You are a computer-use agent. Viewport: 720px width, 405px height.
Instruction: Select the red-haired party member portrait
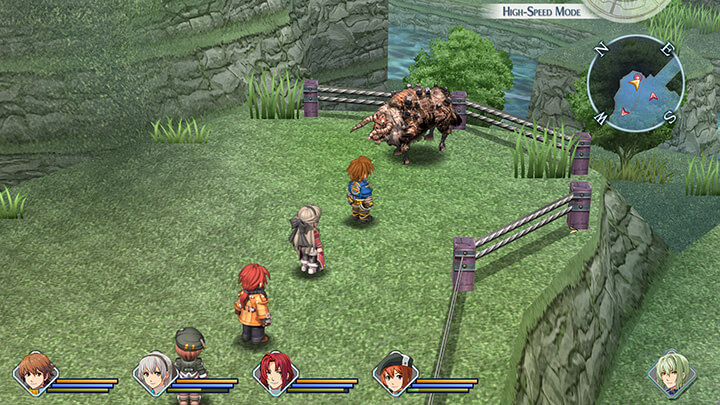click(274, 373)
